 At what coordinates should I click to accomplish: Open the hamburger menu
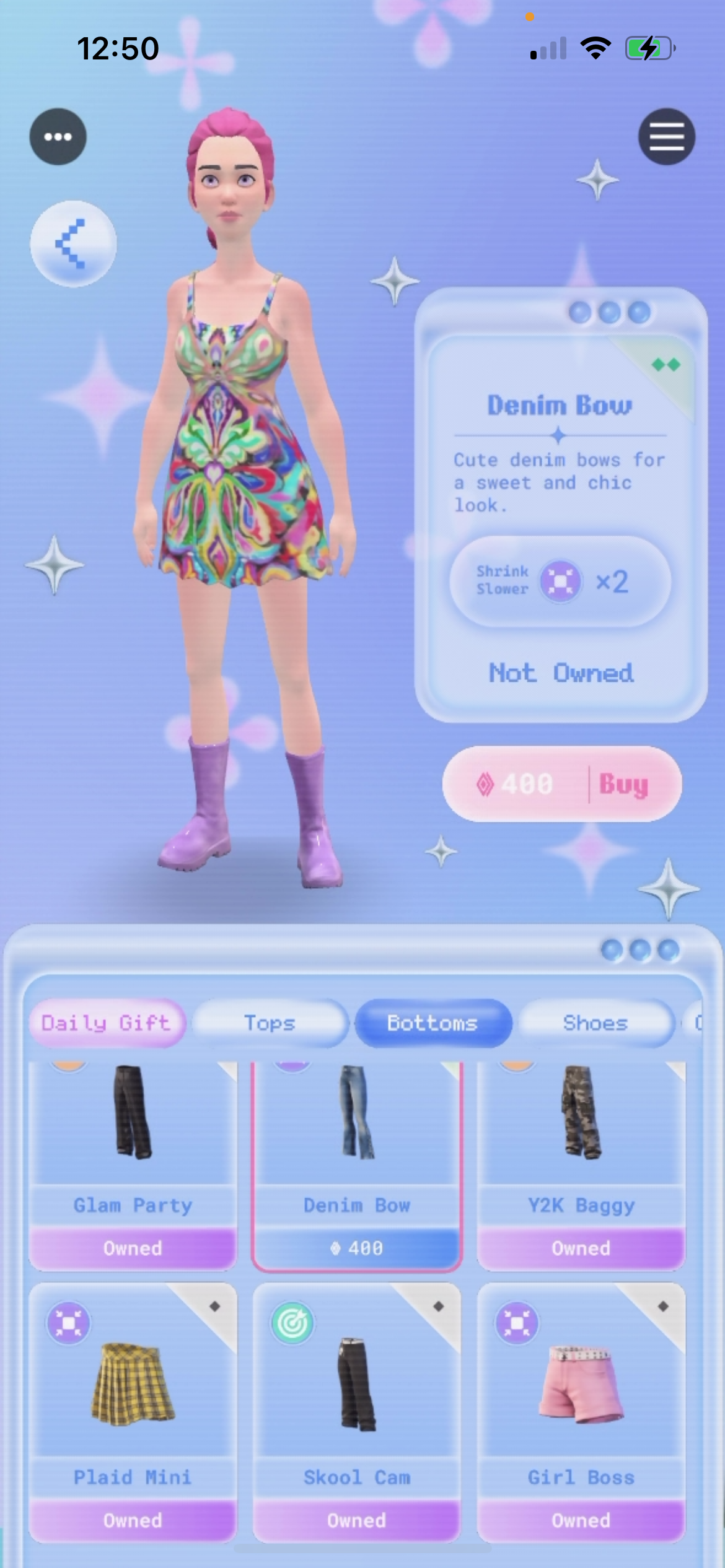pyautogui.click(x=666, y=136)
